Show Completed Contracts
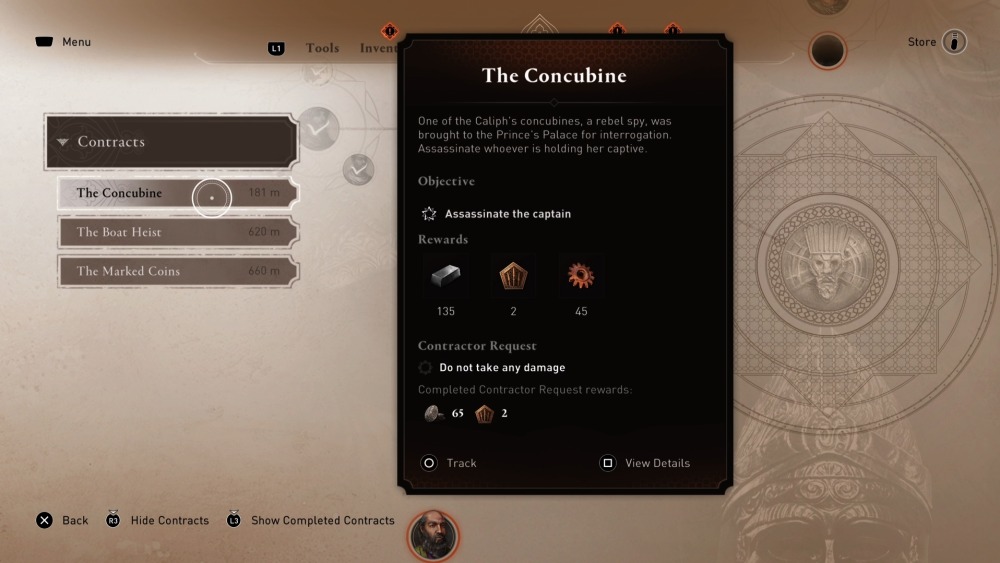The image size is (1000, 563). 310,520
